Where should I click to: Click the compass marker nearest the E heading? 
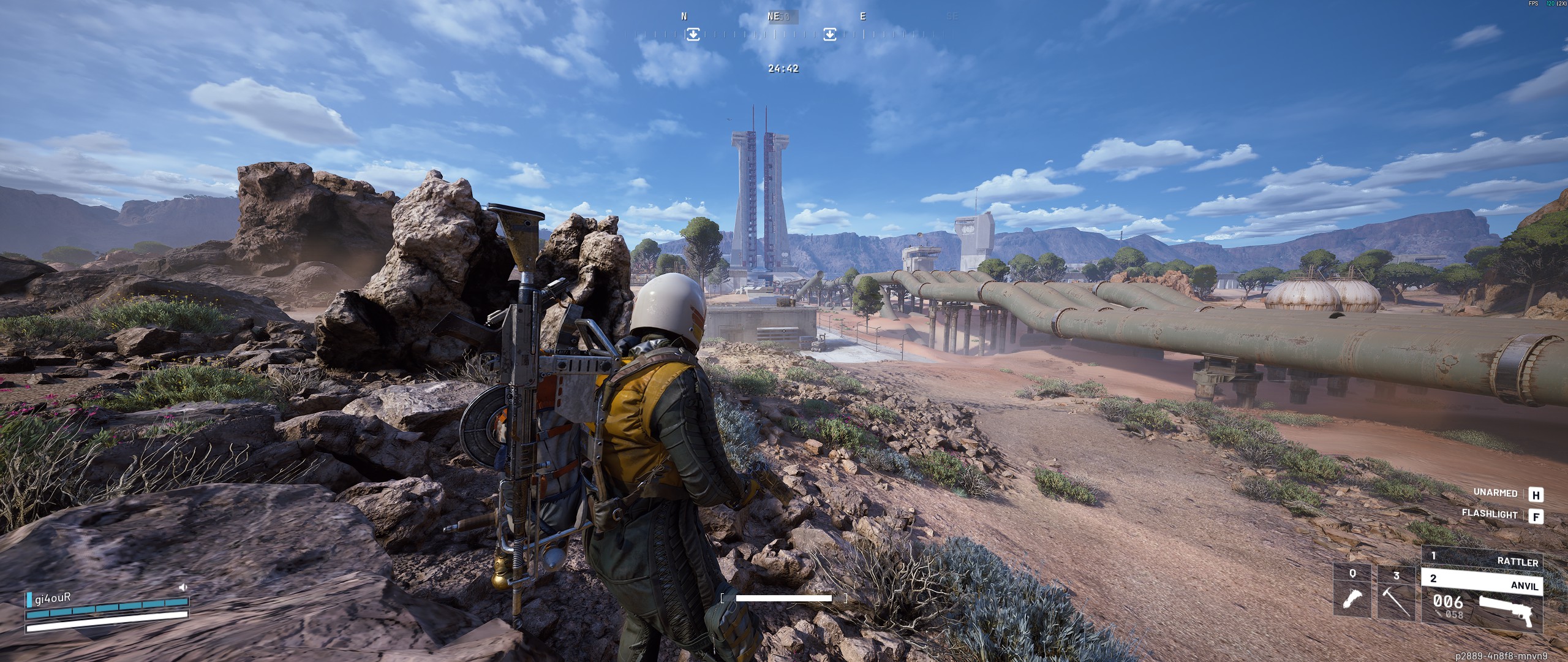point(830,34)
